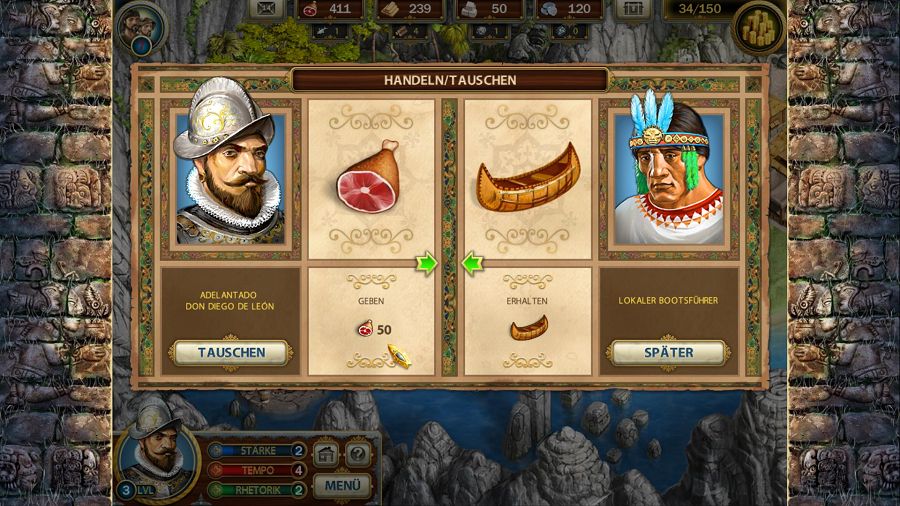Open the Menü button

(343, 486)
